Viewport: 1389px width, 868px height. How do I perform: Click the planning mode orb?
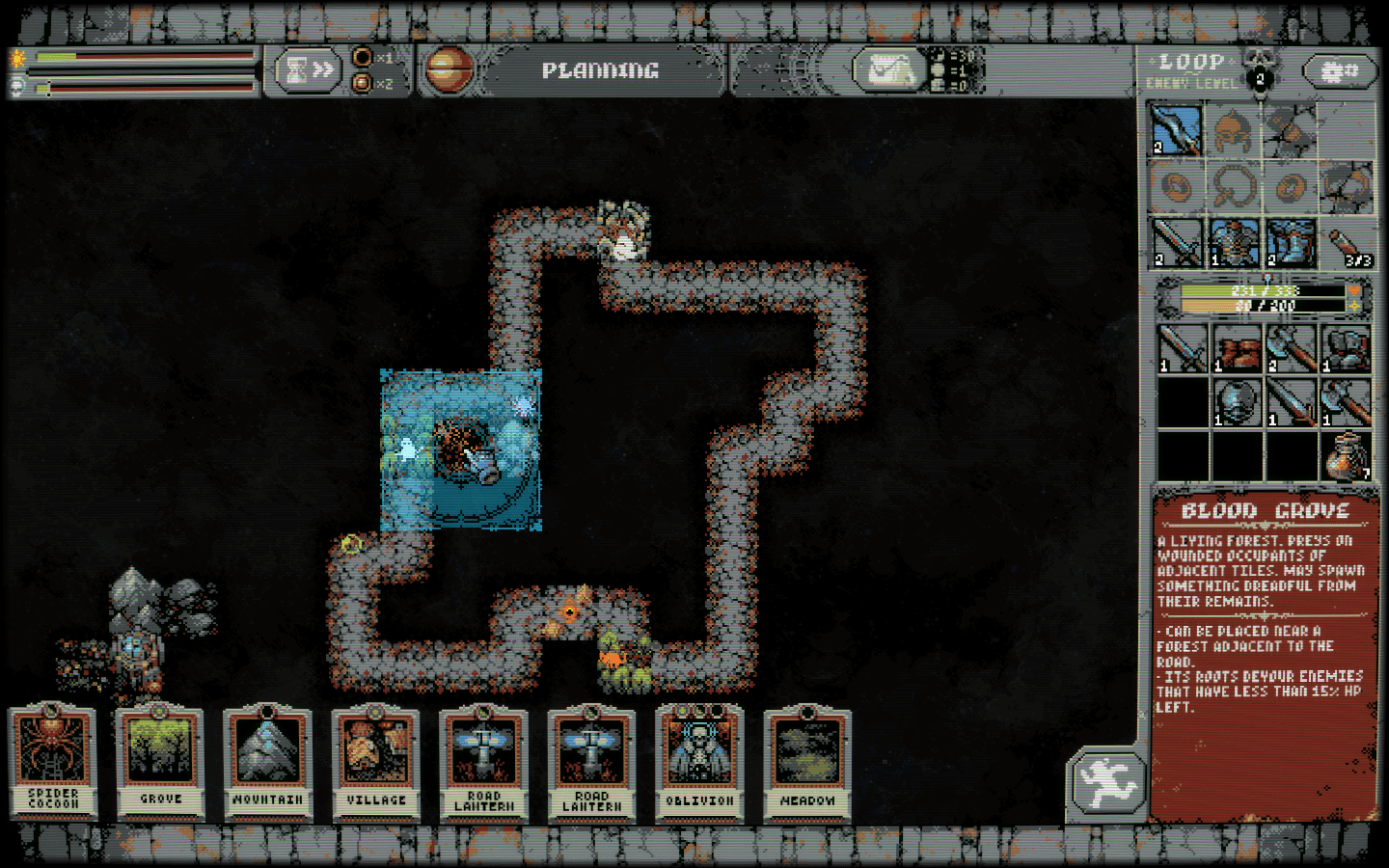(449, 70)
